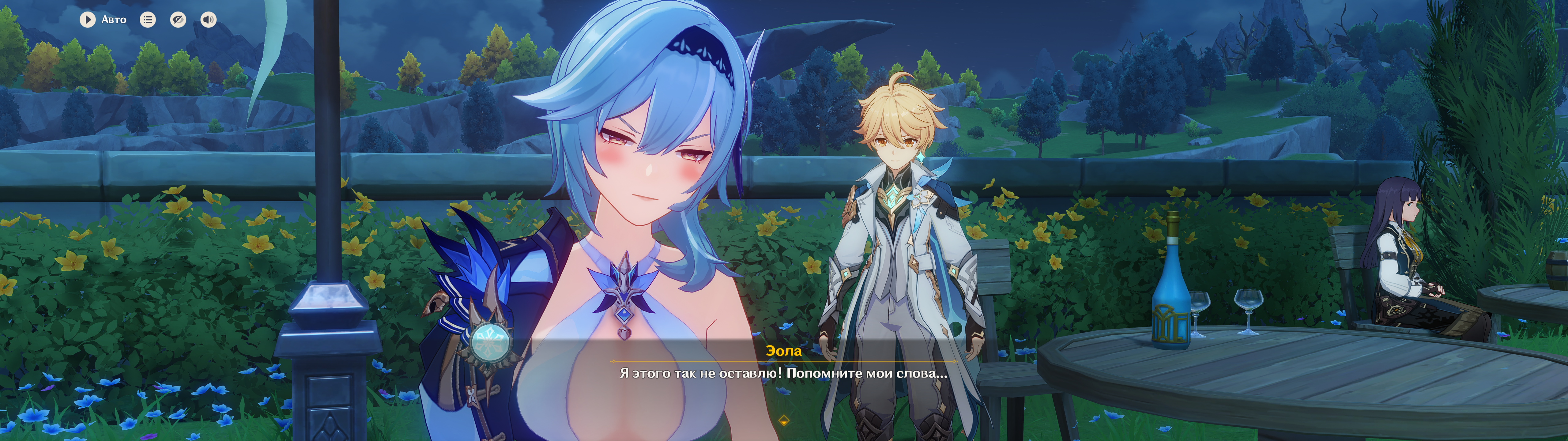This screenshot has height=441, width=1568.
Task: Click the yellow diamond to continue the dialogue
Action: (x=784, y=420)
